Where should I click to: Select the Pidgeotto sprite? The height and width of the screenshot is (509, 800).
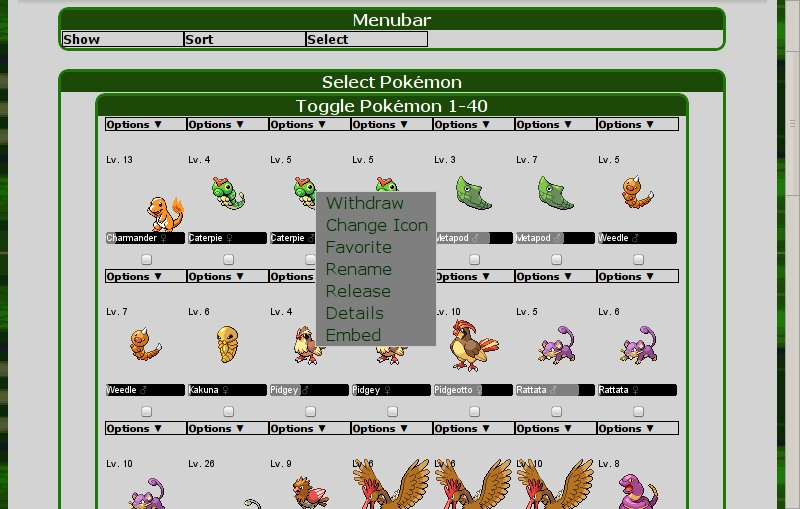tap(472, 346)
